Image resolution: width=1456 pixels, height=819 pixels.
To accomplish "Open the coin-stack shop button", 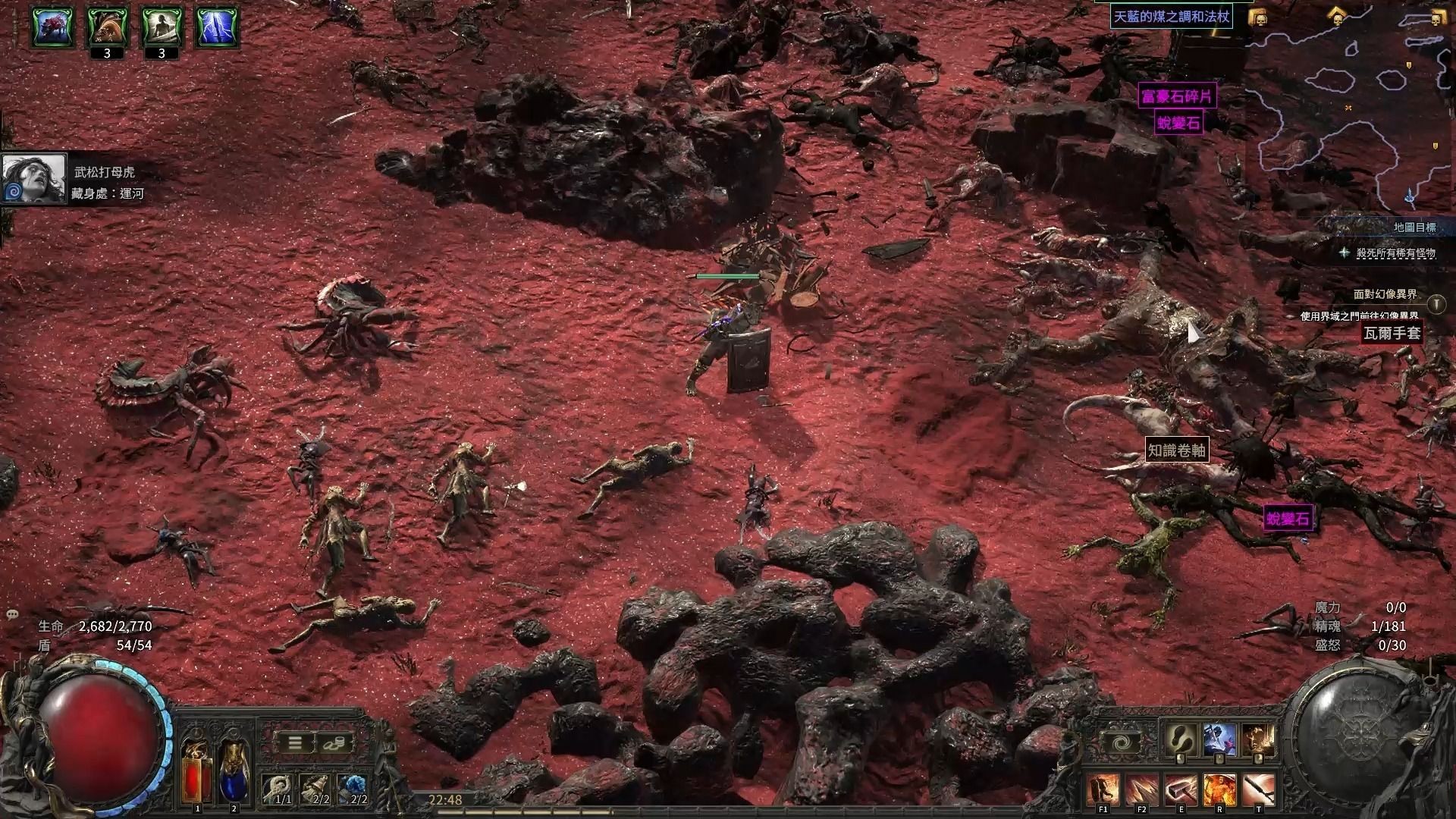I will point(333,743).
